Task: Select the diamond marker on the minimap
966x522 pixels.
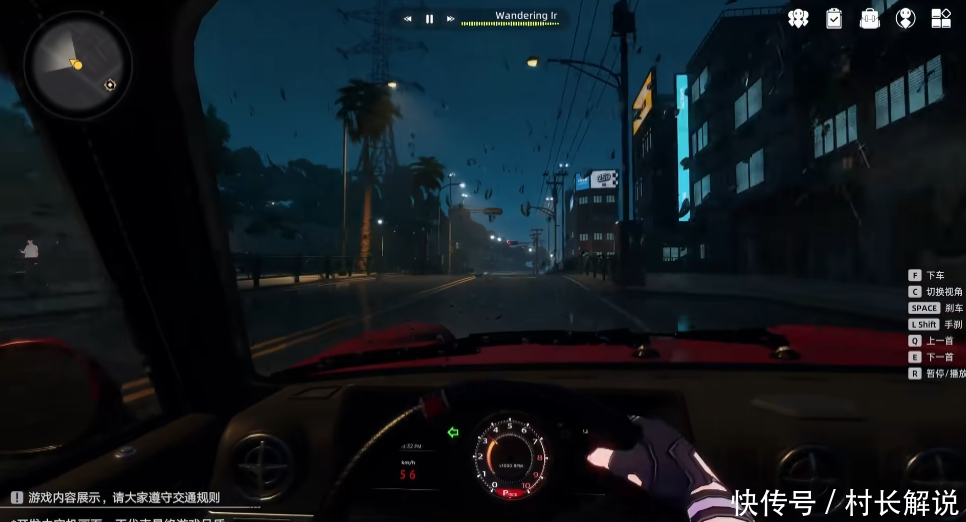Action: [x=109, y=85]
